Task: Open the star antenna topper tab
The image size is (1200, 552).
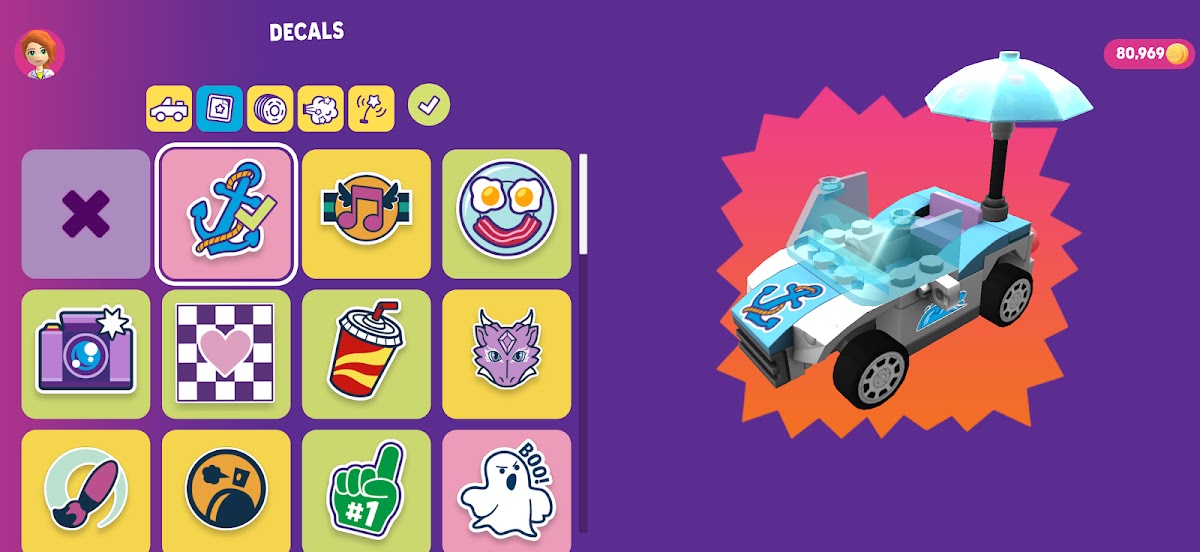Action: [371, 109]
